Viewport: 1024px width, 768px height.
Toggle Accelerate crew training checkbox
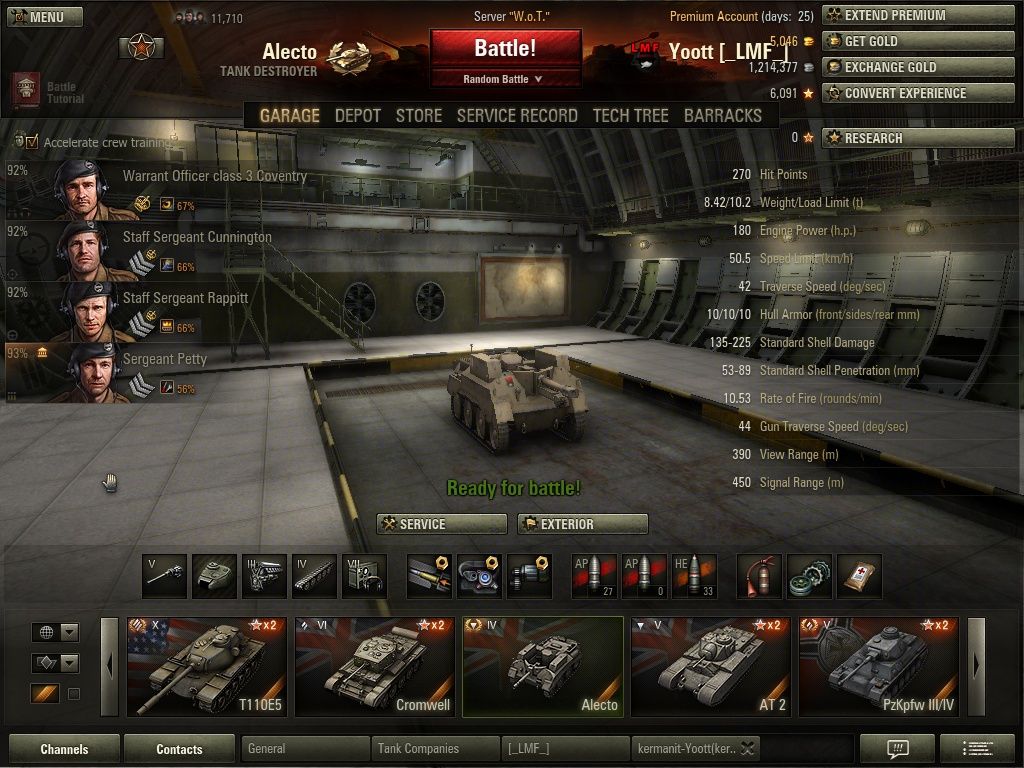click(32, 142)
